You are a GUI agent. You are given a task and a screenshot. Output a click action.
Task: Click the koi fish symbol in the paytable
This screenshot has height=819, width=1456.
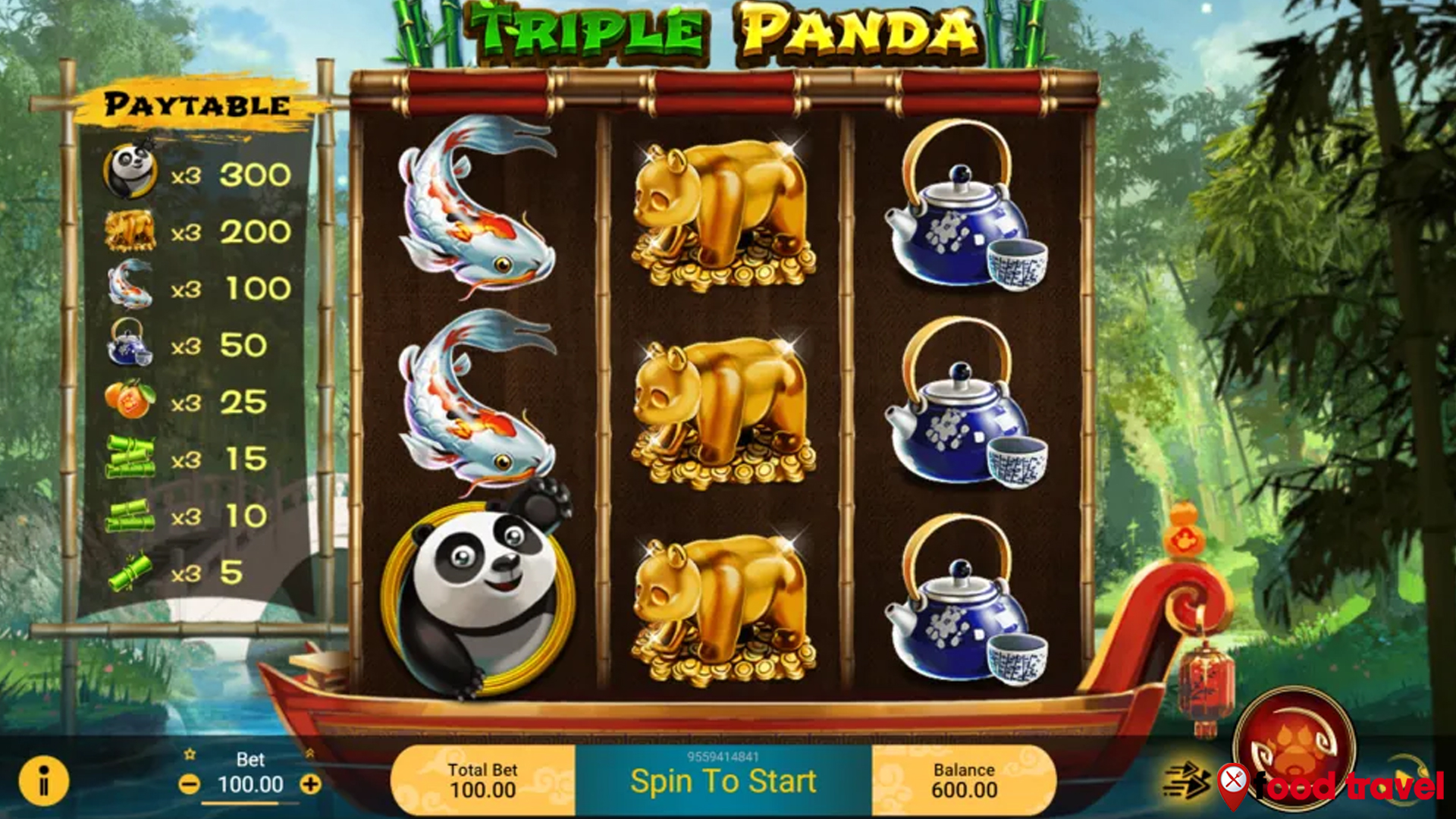[130, 285]
